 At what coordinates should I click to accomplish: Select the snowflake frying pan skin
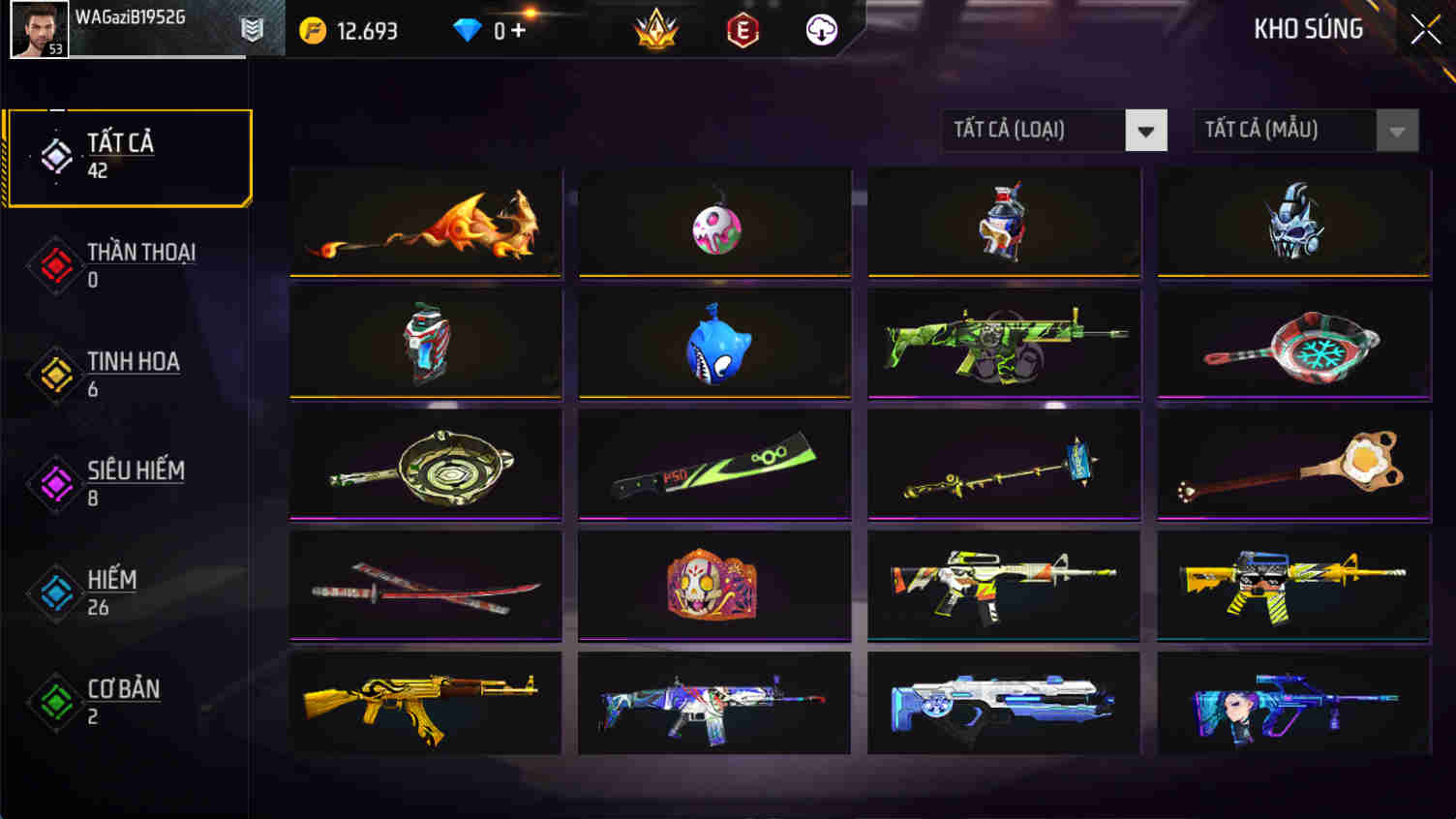[1294, 344]
